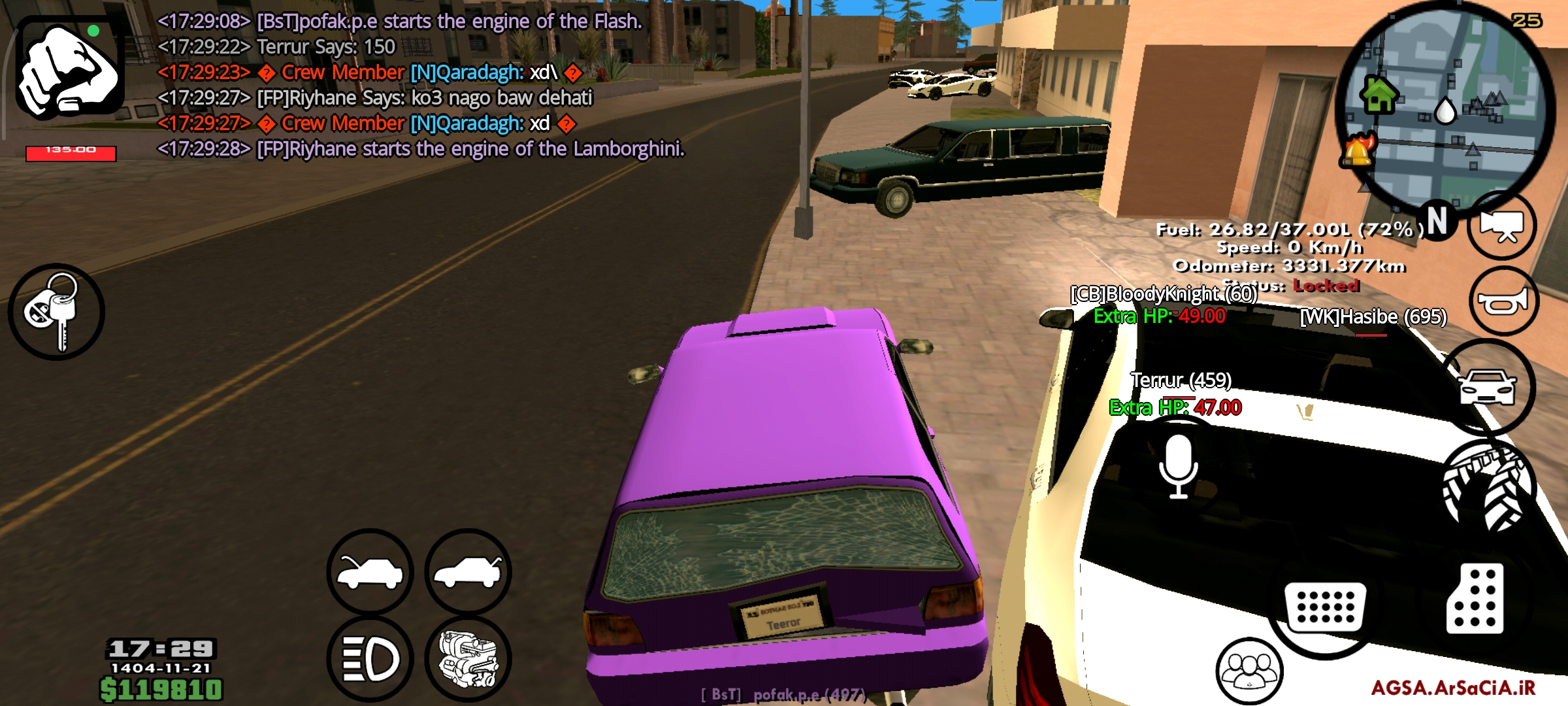This screenshot has width=1568, height=706.
Task: Change camera view with the camera icon
Action: (1503, 226)
